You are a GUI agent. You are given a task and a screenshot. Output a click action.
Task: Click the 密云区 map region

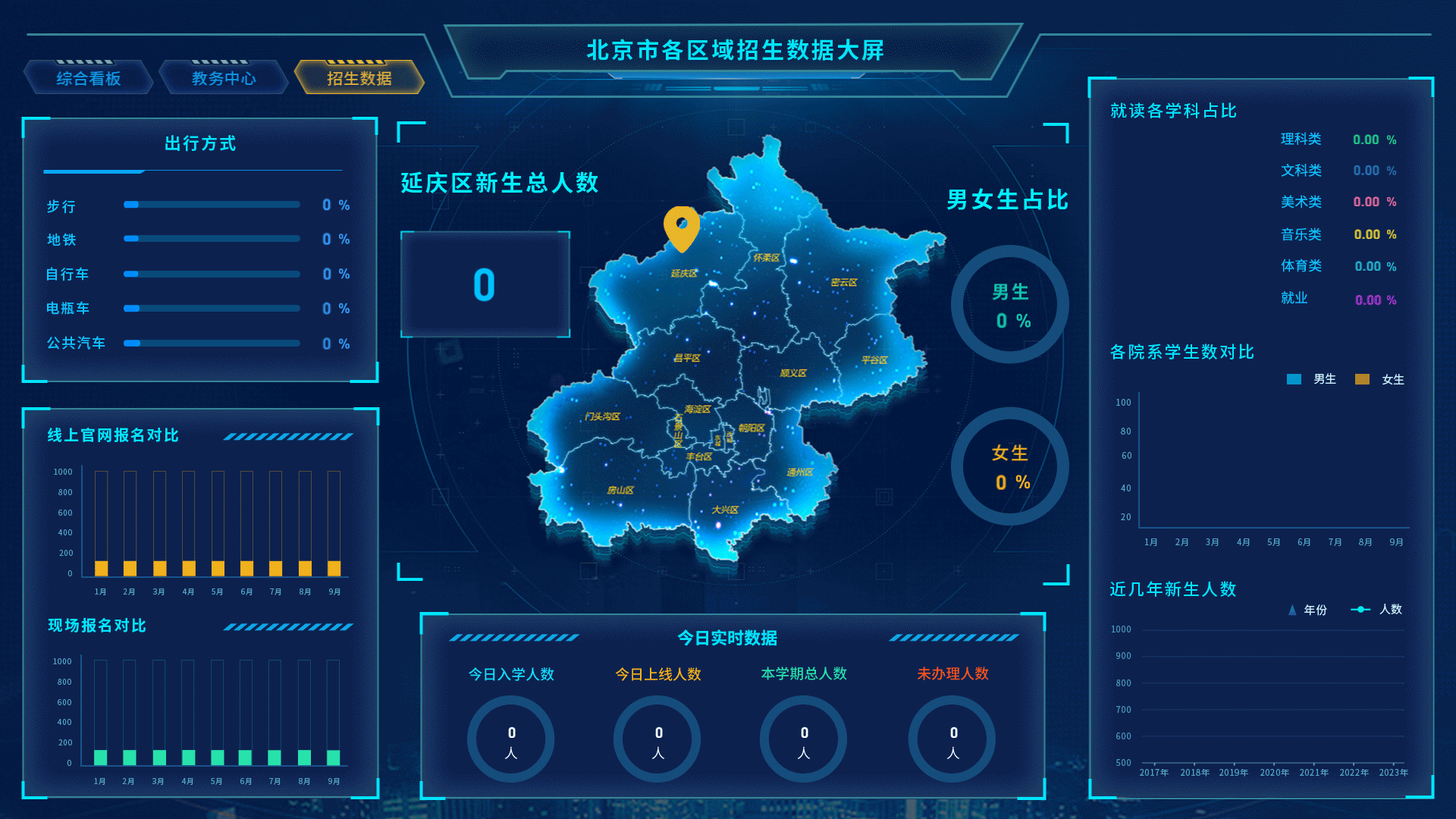pos(846,281)
